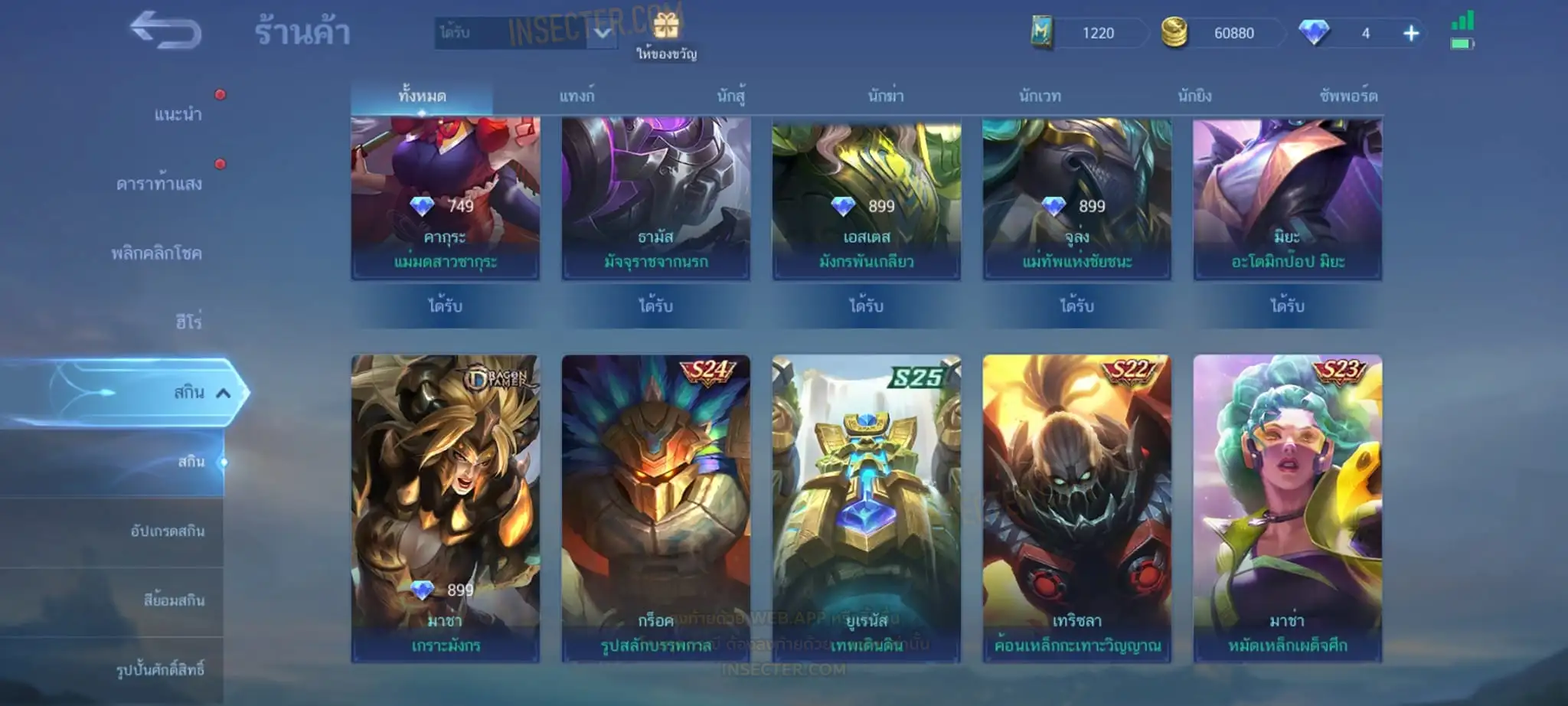Select the นักฆ่า tab
The image size is (1568, 706).
click(x=886, y=96)
